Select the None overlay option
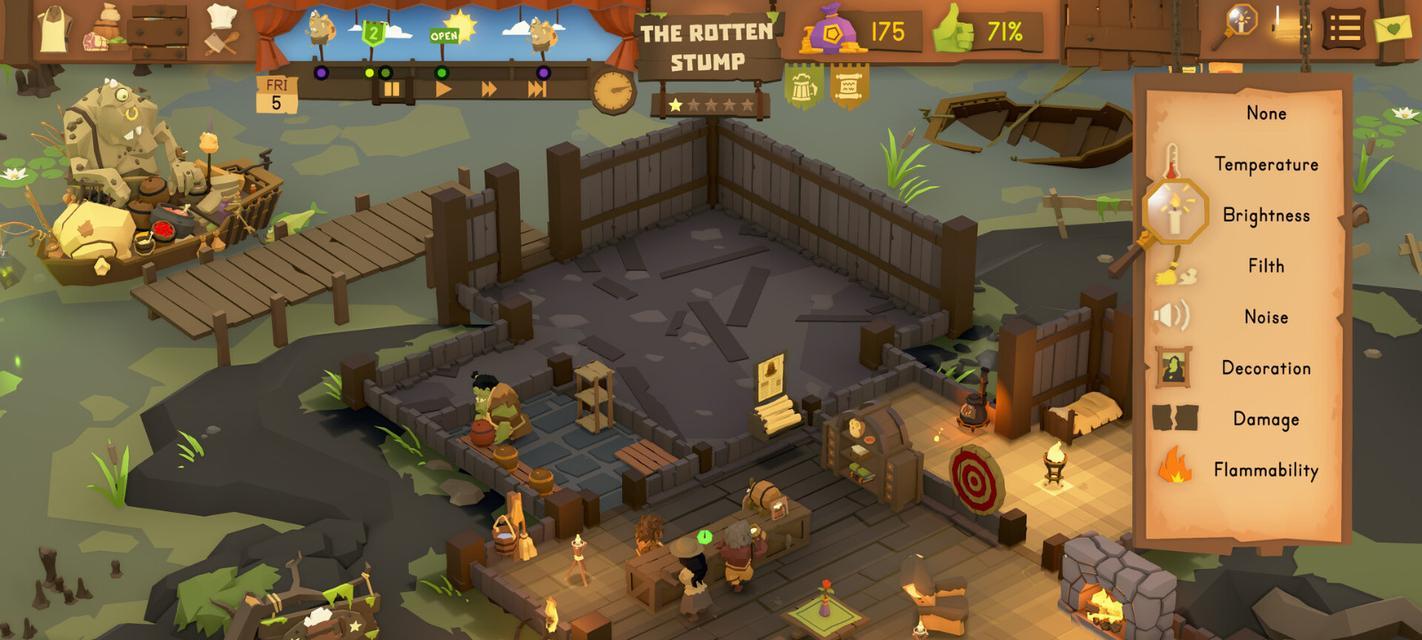Viewport: 1422px width, 640px height. tap(1265, 113)
